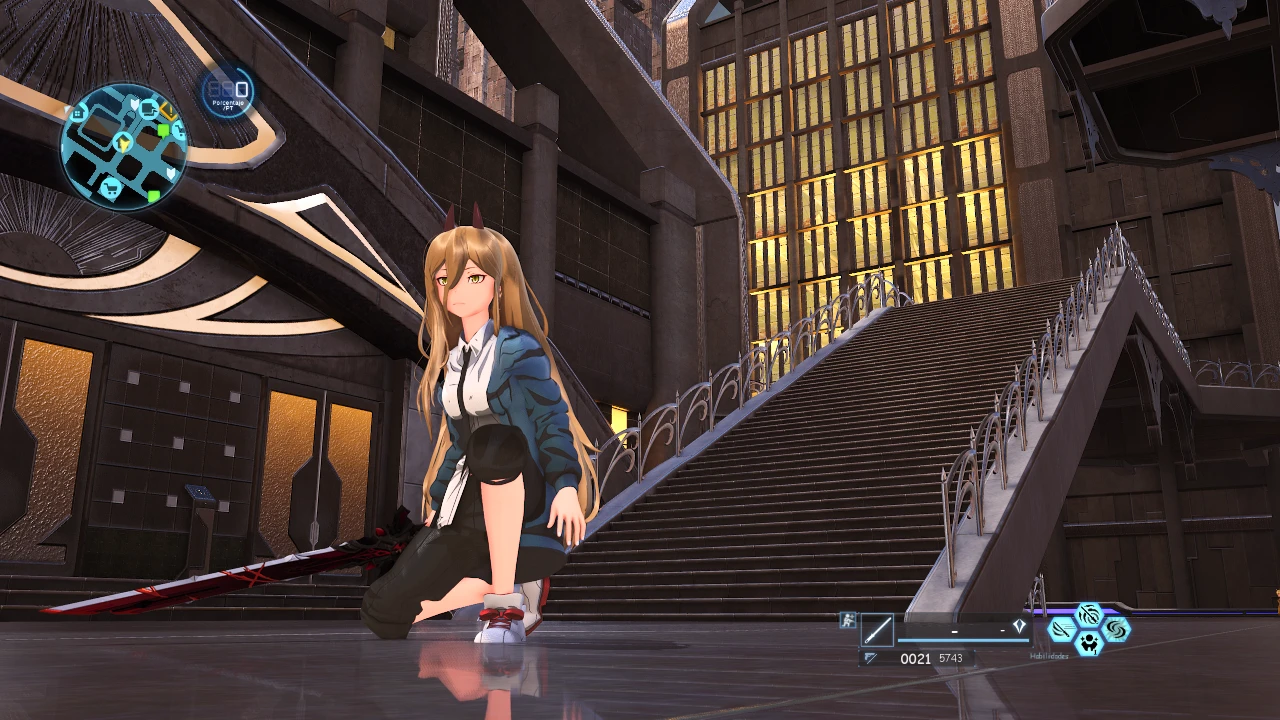Select the equipped sword weapon slot
Image resolution: width=1280 pixels, height=720 pixels.
click(877, 630)
